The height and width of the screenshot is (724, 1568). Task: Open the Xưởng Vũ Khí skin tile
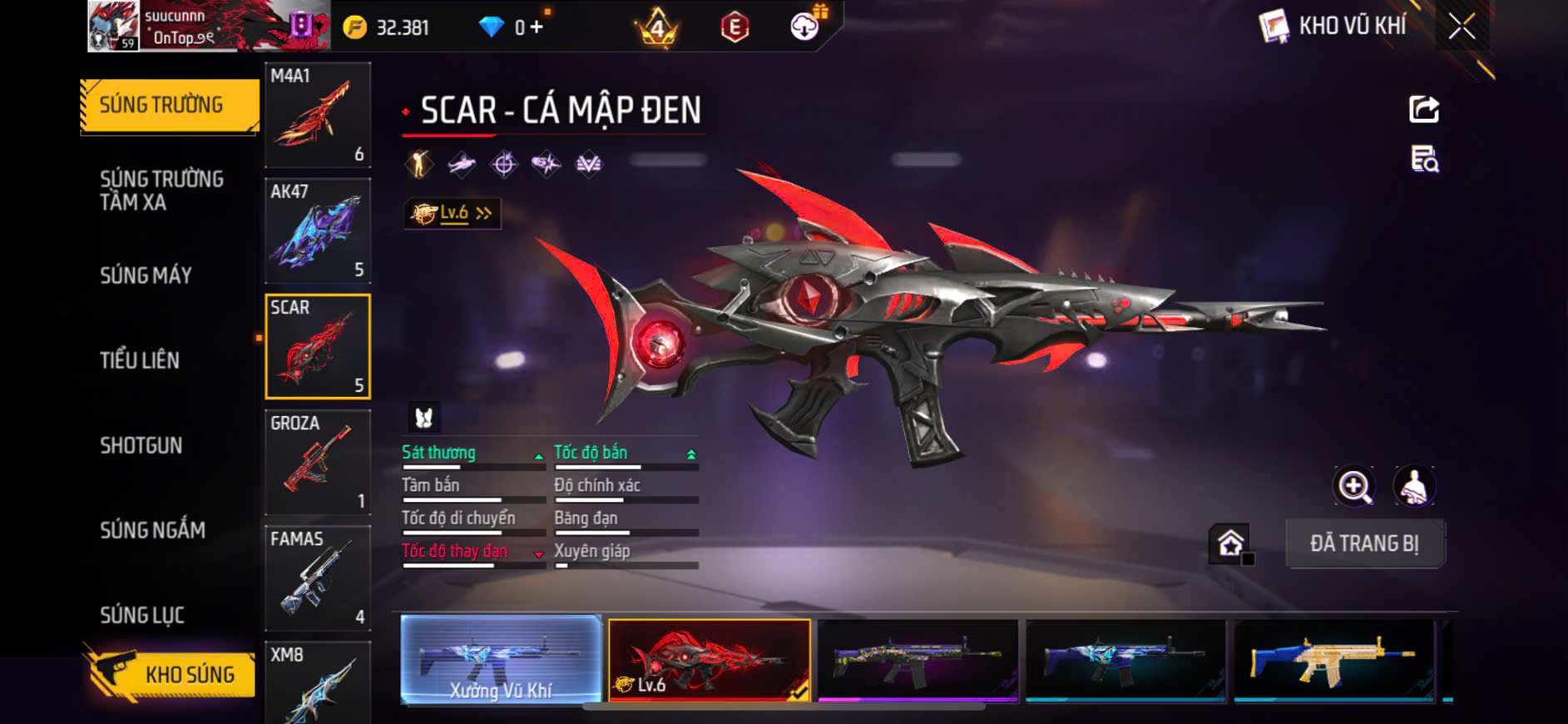tap(501, 660)
